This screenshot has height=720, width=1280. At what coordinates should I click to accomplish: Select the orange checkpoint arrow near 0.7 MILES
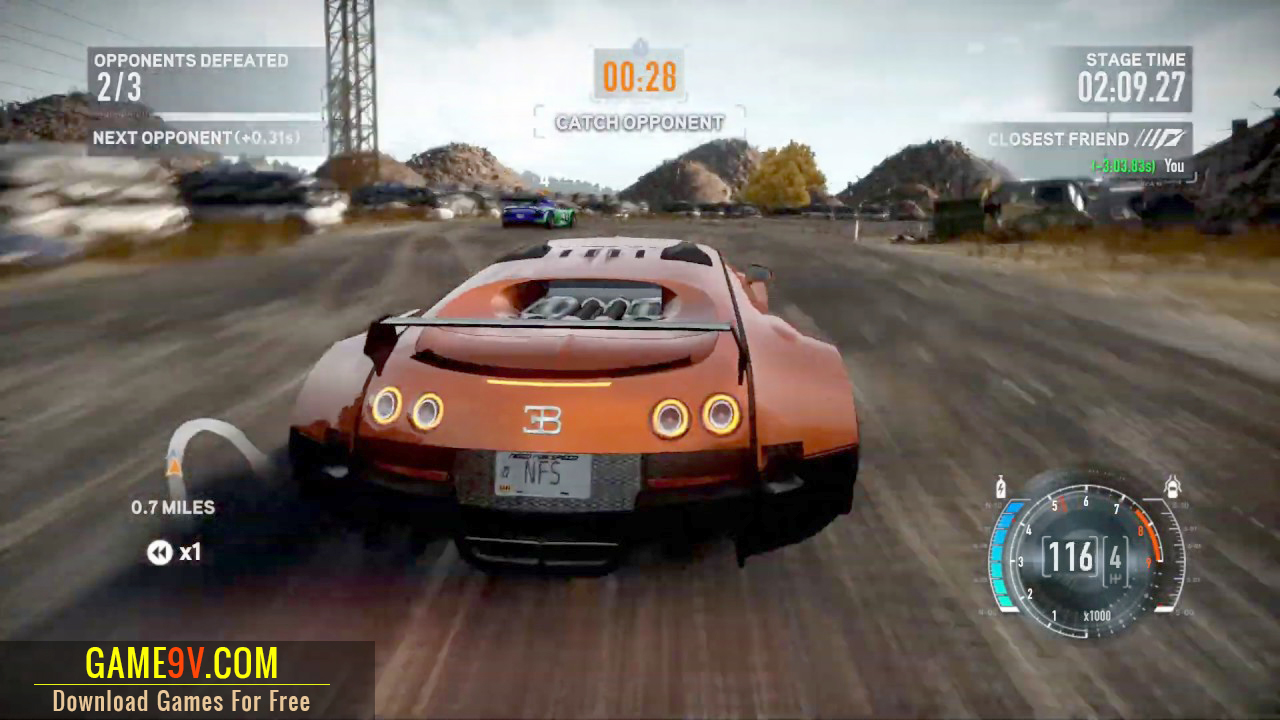[x=172, y=466]
